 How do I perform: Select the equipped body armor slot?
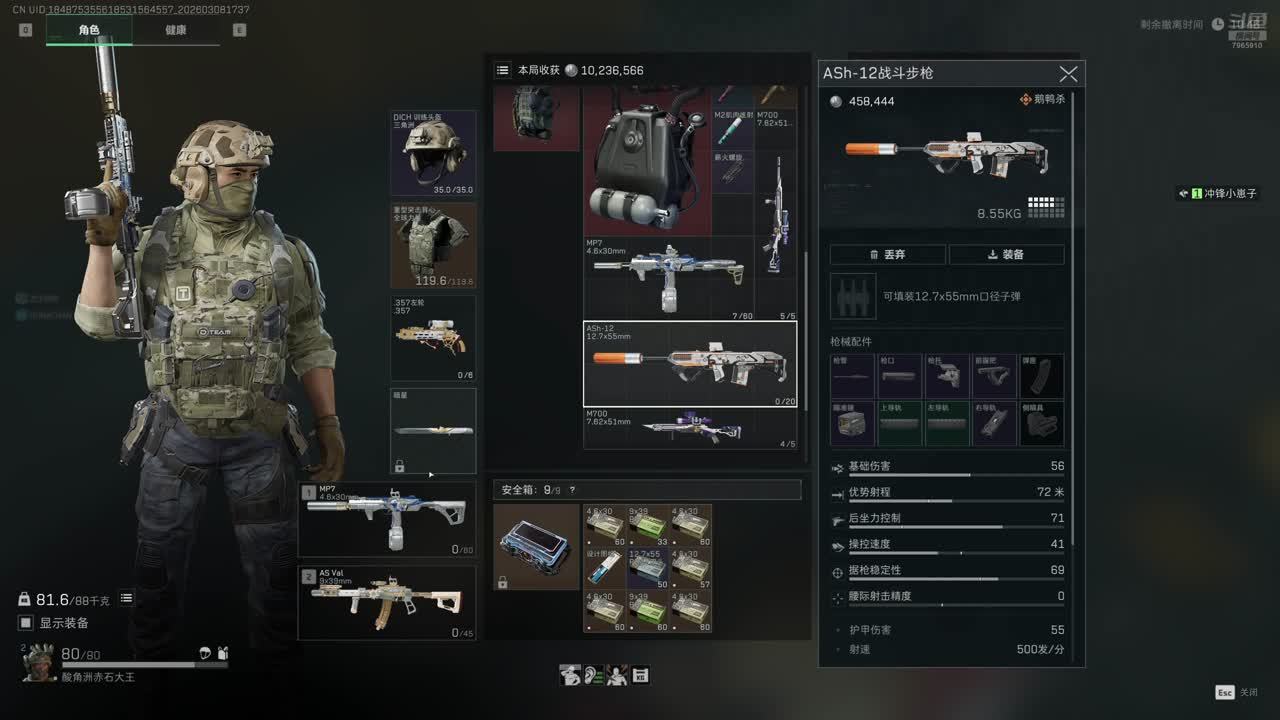click(433, 246)
